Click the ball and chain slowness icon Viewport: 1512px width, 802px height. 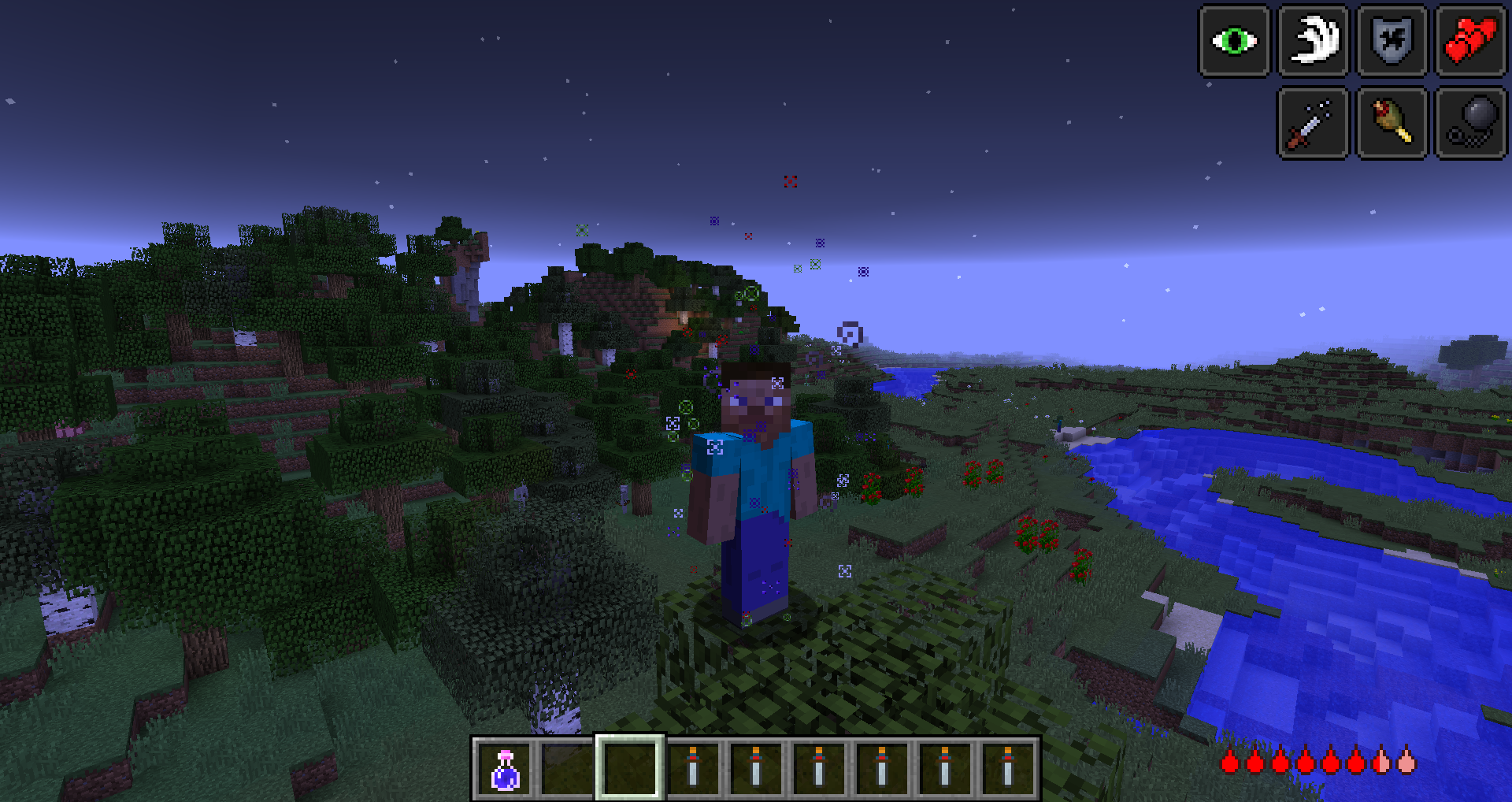click(x=1470, y=123)
